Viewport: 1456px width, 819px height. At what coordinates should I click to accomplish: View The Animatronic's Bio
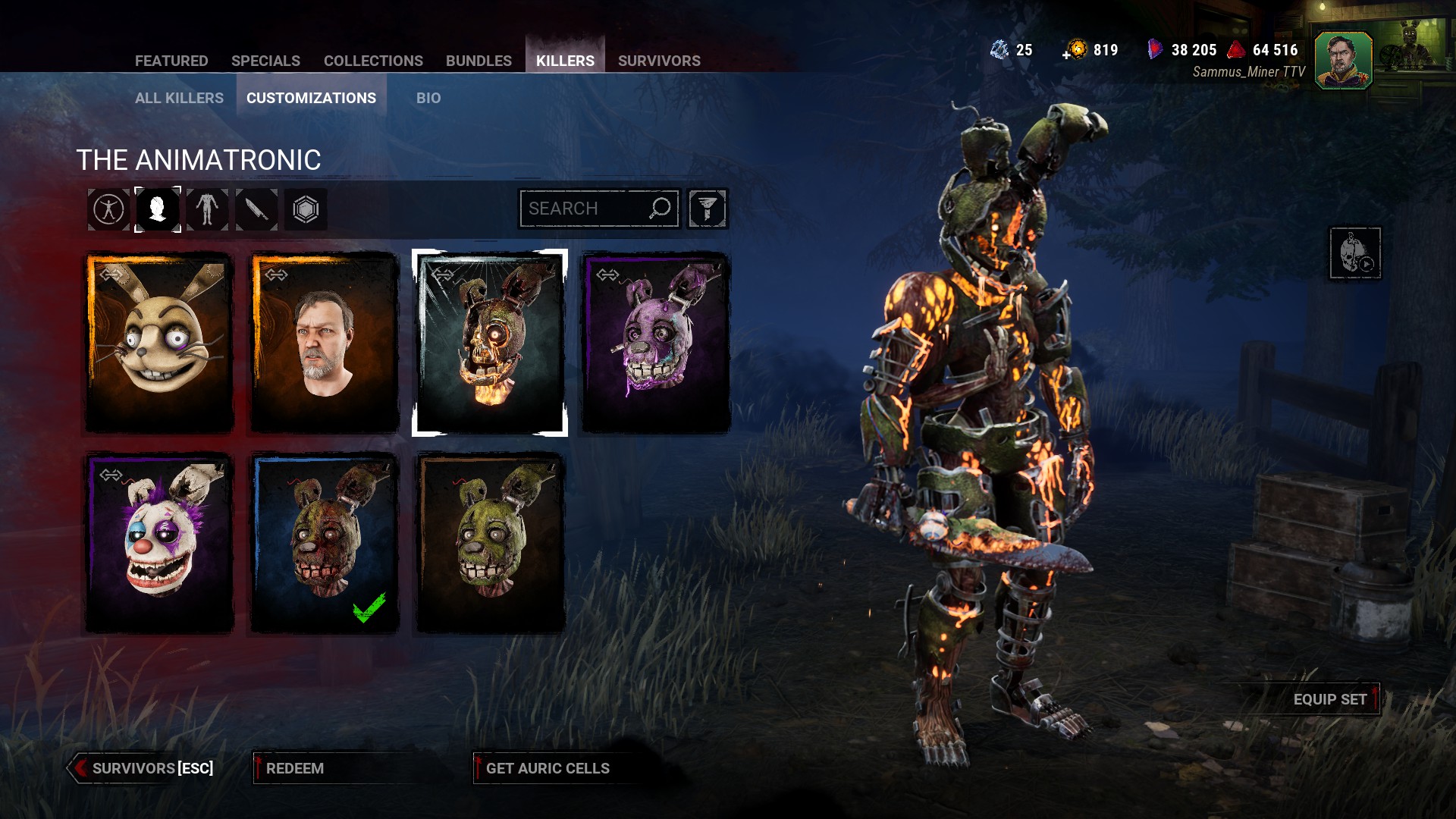pos(428,98)
